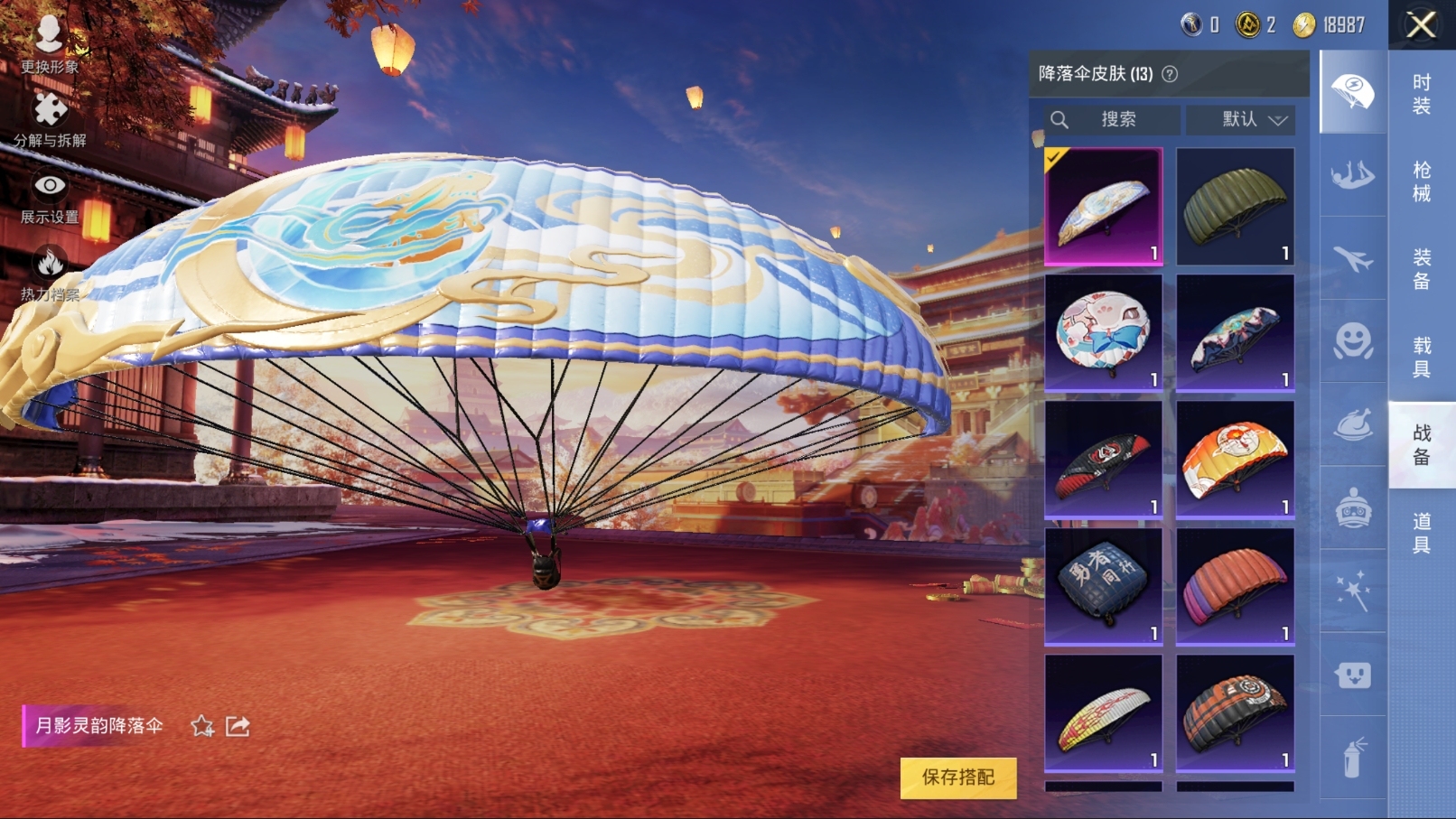1456x819 pixels.
Task: Expand the 默认 sort dropdown
Action: click(1253, 119)
